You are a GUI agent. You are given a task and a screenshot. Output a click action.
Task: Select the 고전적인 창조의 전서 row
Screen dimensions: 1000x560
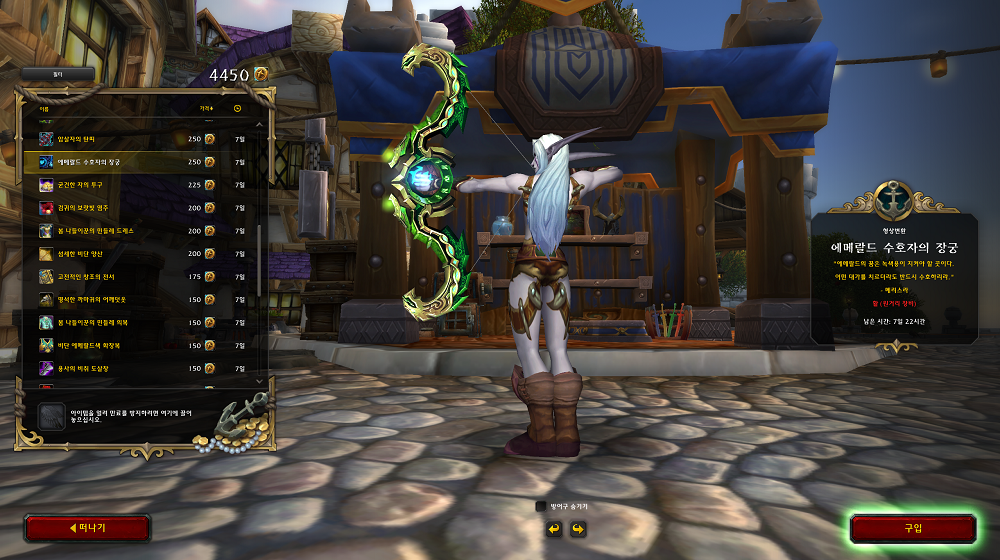[x=140, y=277]
